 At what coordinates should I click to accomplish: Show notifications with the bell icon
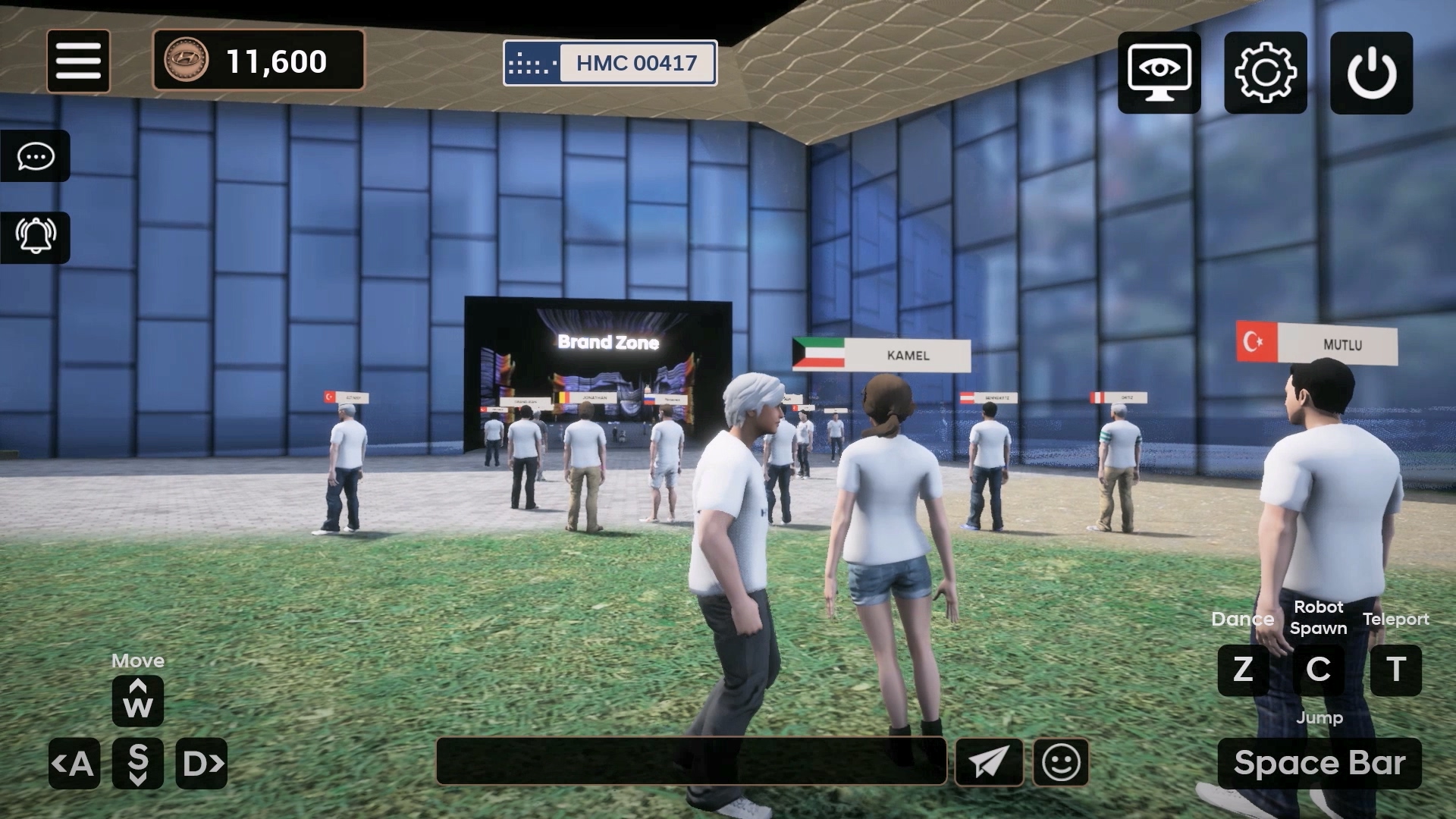(x=36, y=237)
